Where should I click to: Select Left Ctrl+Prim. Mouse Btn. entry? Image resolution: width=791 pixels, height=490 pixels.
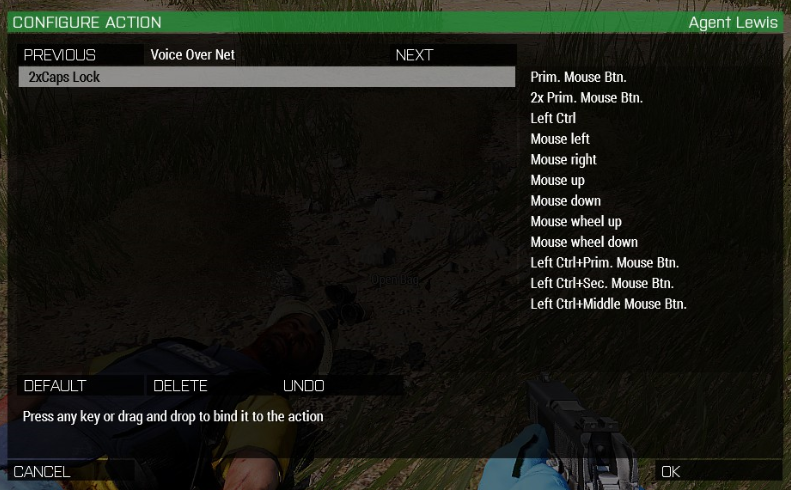604,263
